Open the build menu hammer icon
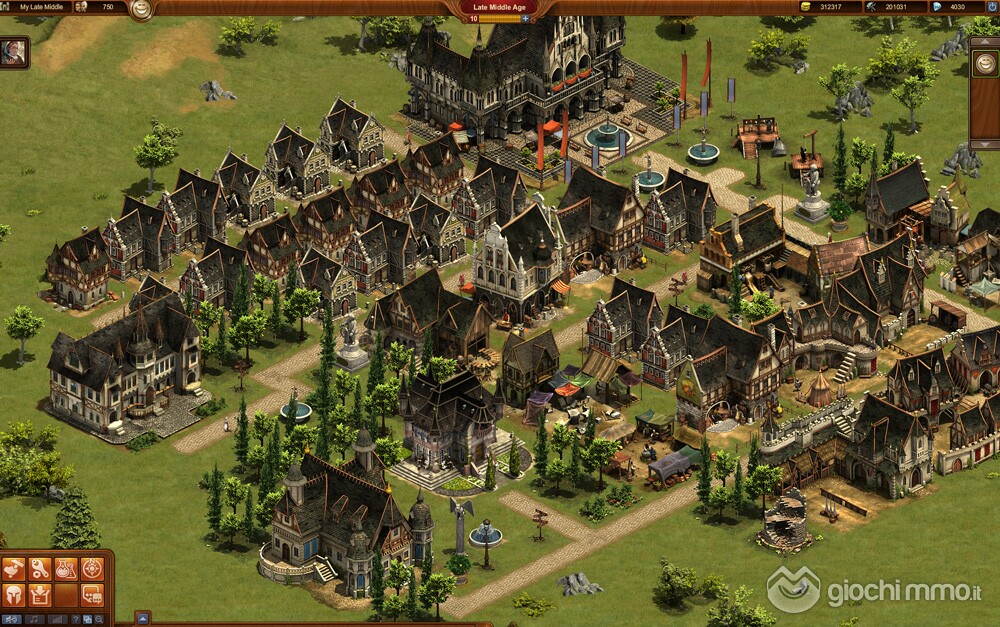1000x627 pixels. (x=13, y=569)
